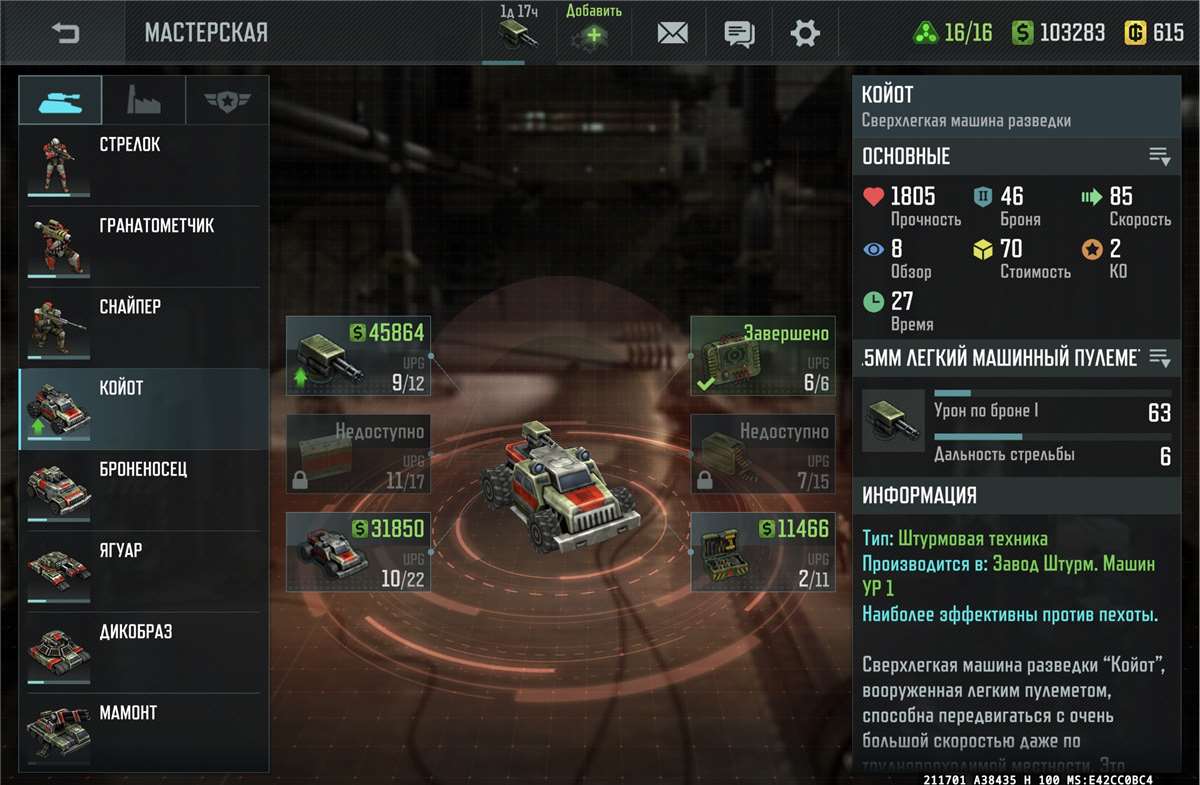Viewport: 1200px width, 785px height.
Task: Switch to the tank units tab
Action: point(60,101)
